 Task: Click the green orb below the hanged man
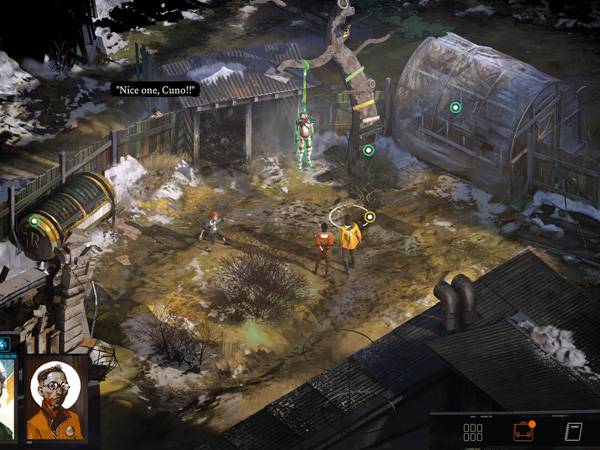coord(368,150)
